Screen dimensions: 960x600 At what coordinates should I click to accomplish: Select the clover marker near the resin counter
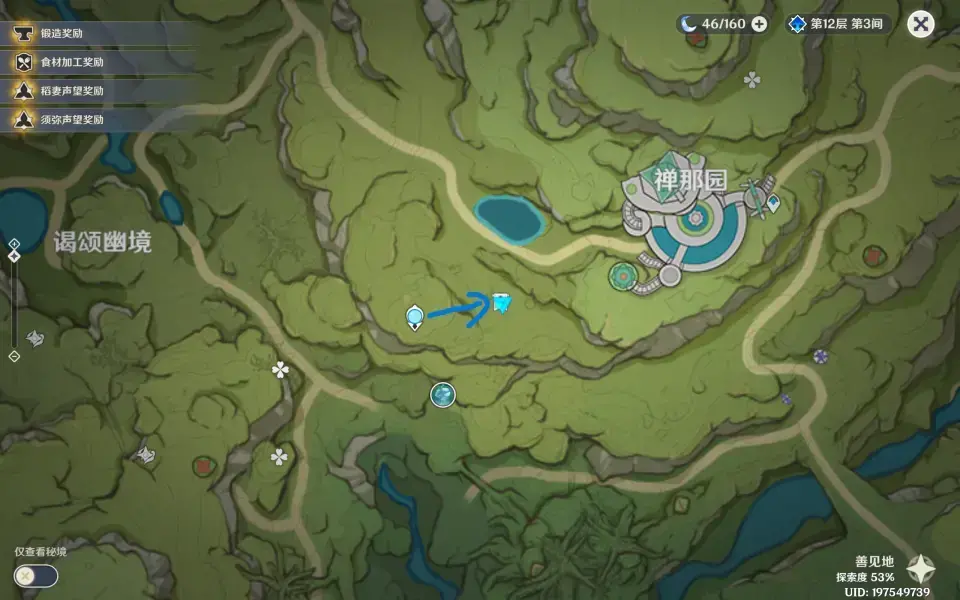(x=752, y=80)
